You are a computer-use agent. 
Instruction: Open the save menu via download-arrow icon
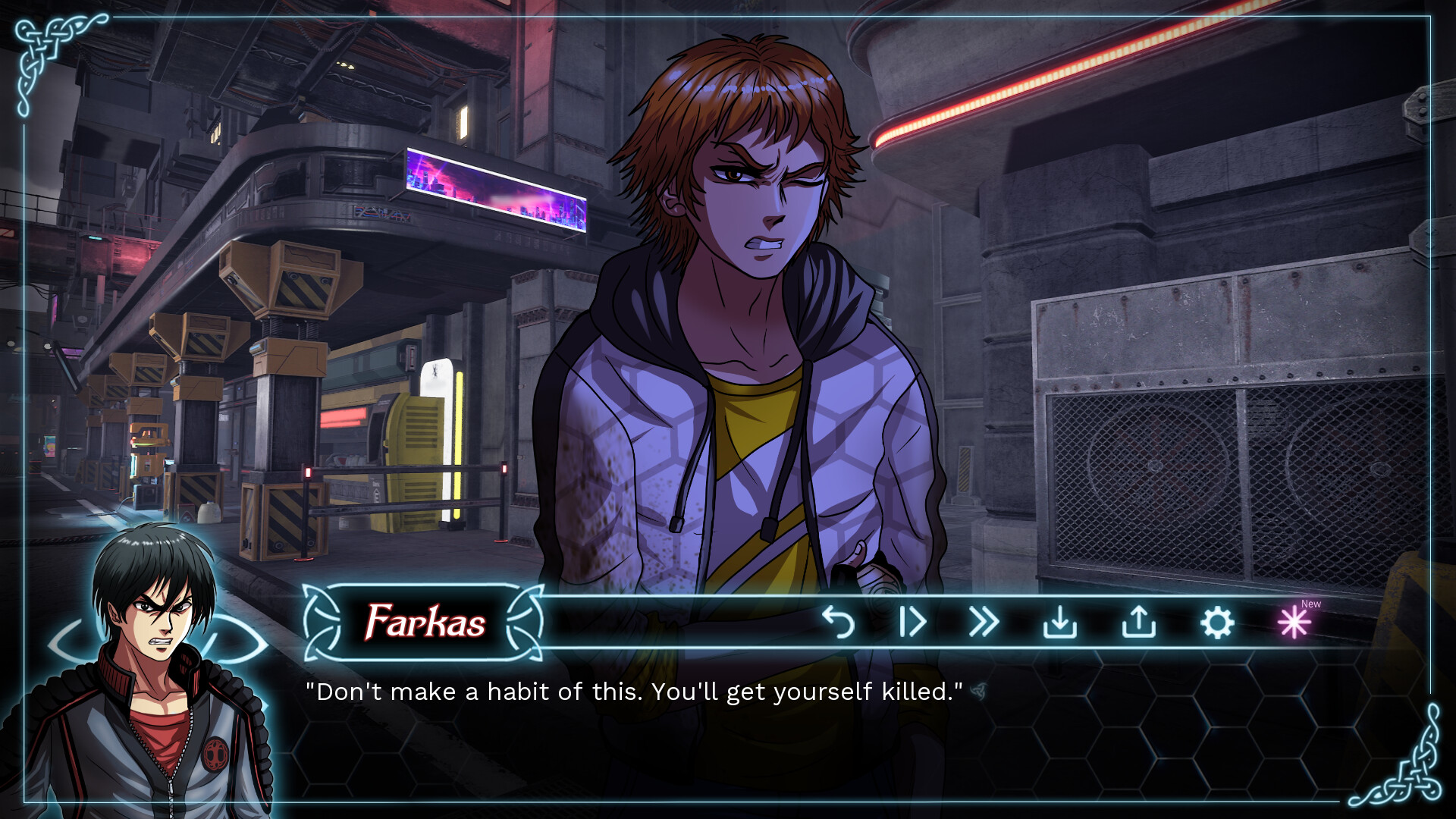point(1060,623)
